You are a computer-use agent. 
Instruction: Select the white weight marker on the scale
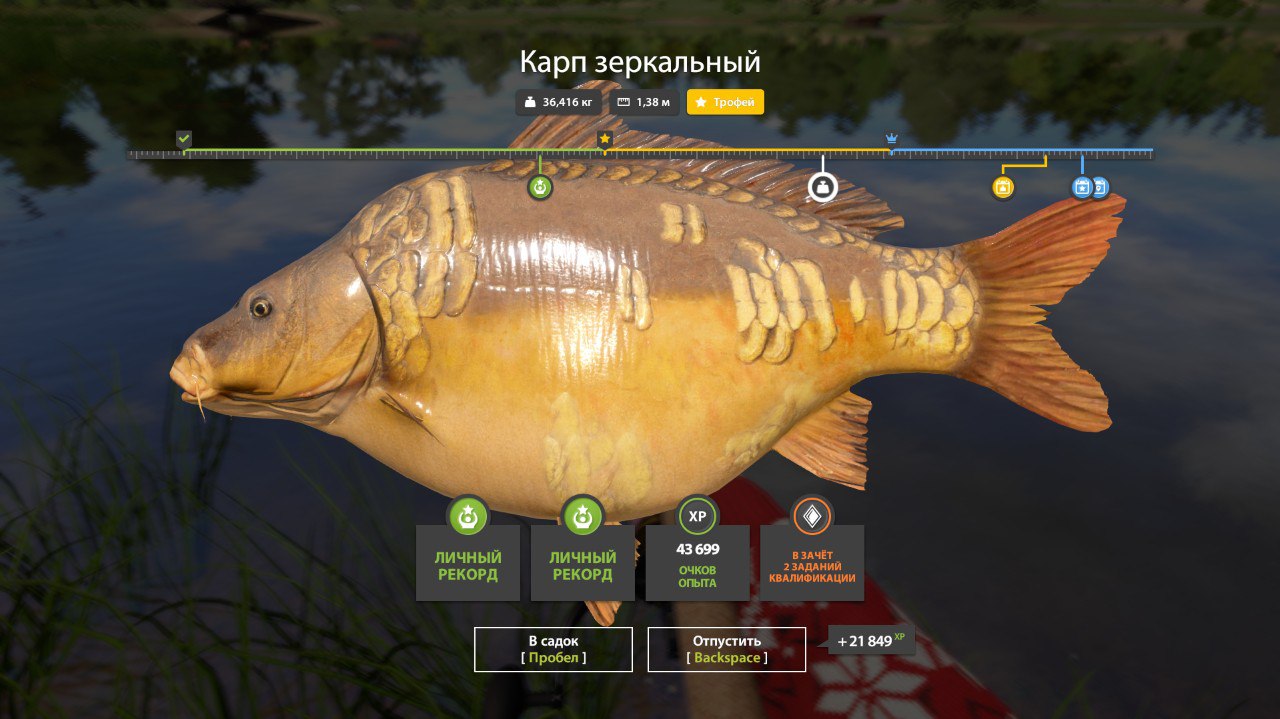click(x=822, y=187)
